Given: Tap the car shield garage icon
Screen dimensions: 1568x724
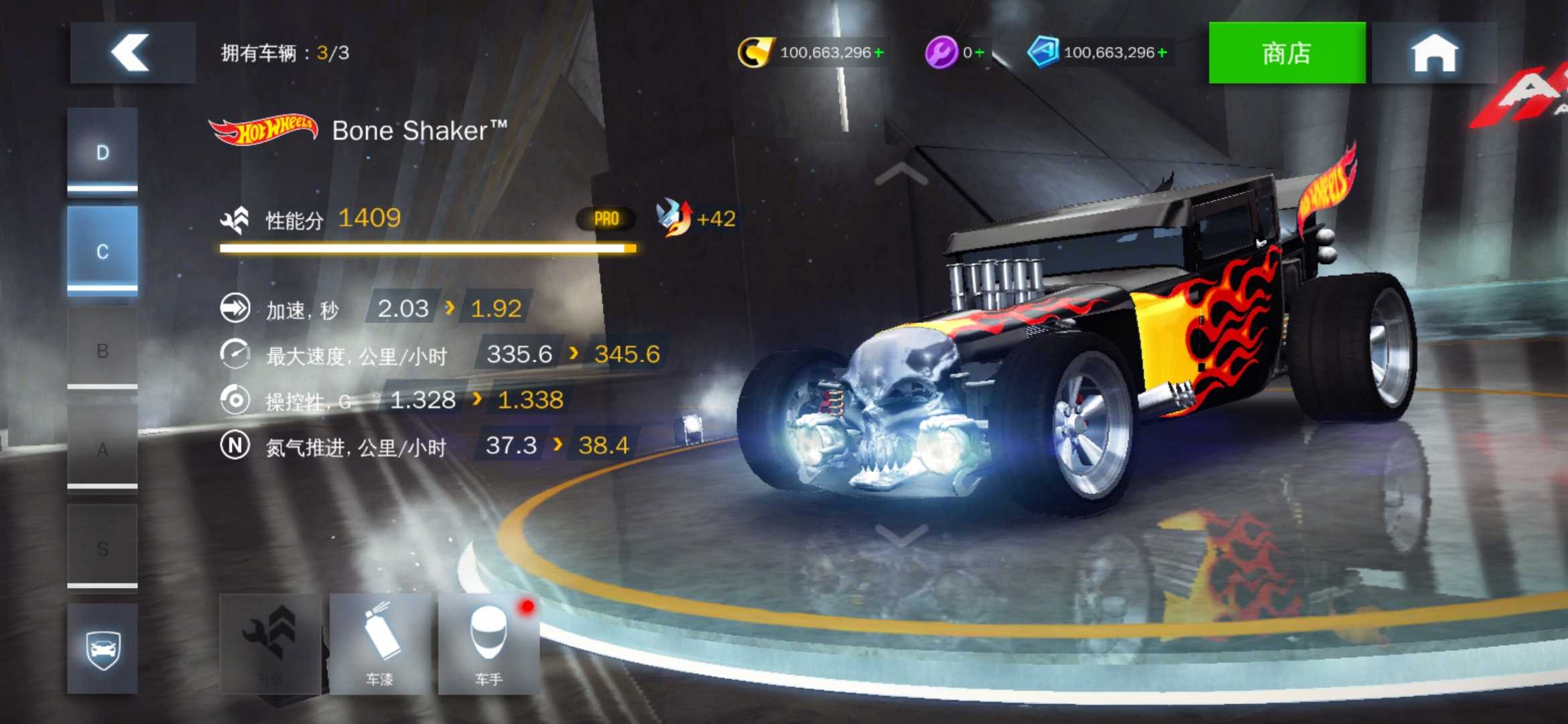Looking at the screenshot, I should [x=103, y=648].
